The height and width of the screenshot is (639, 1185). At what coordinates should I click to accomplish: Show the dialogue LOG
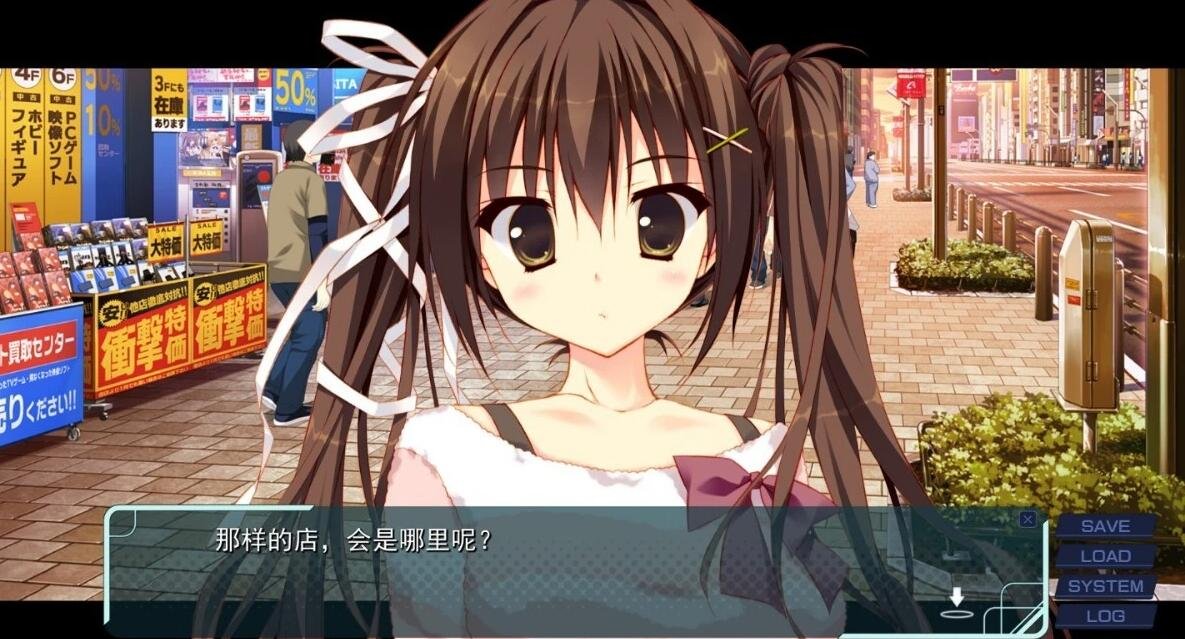[1105, 616]
